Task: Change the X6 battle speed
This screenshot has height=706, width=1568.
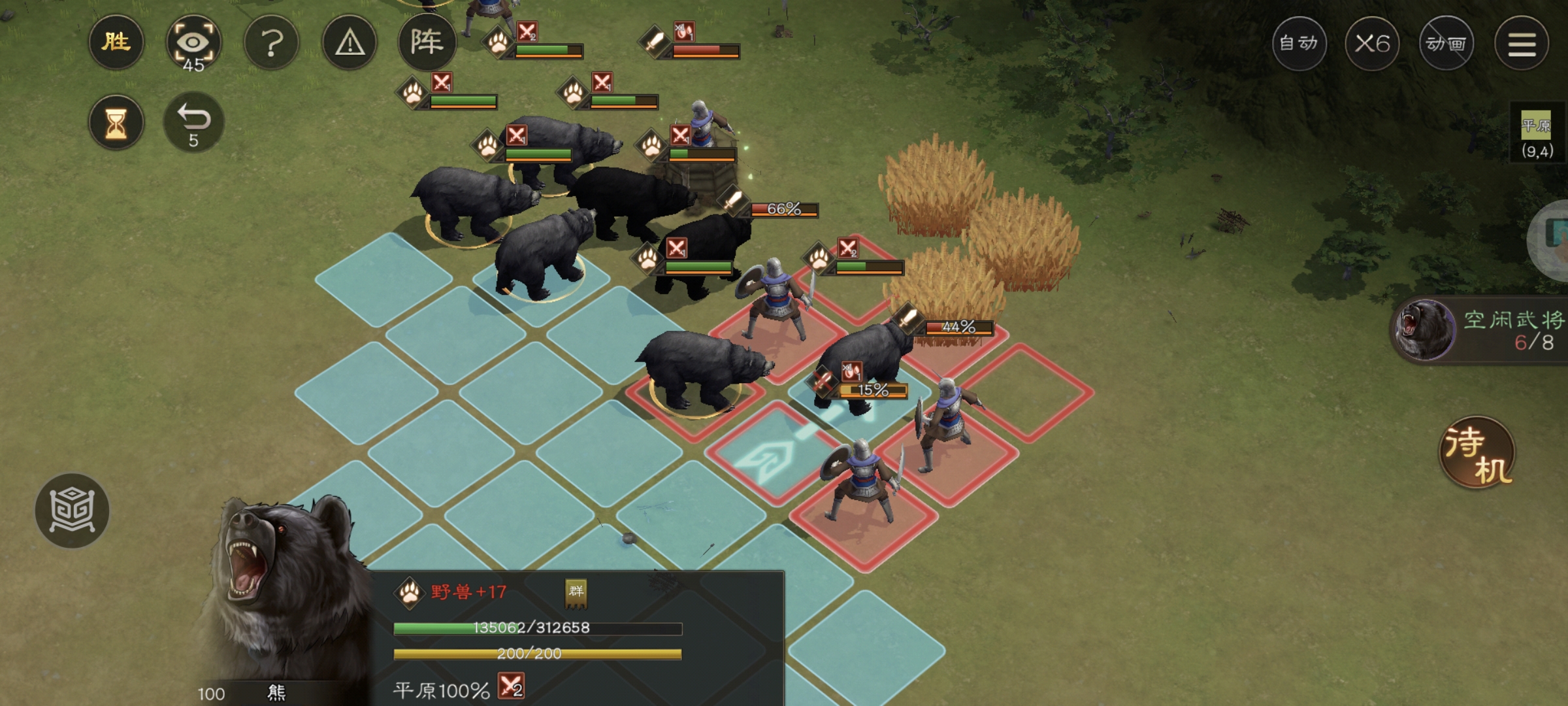Action: [1372, 44]
